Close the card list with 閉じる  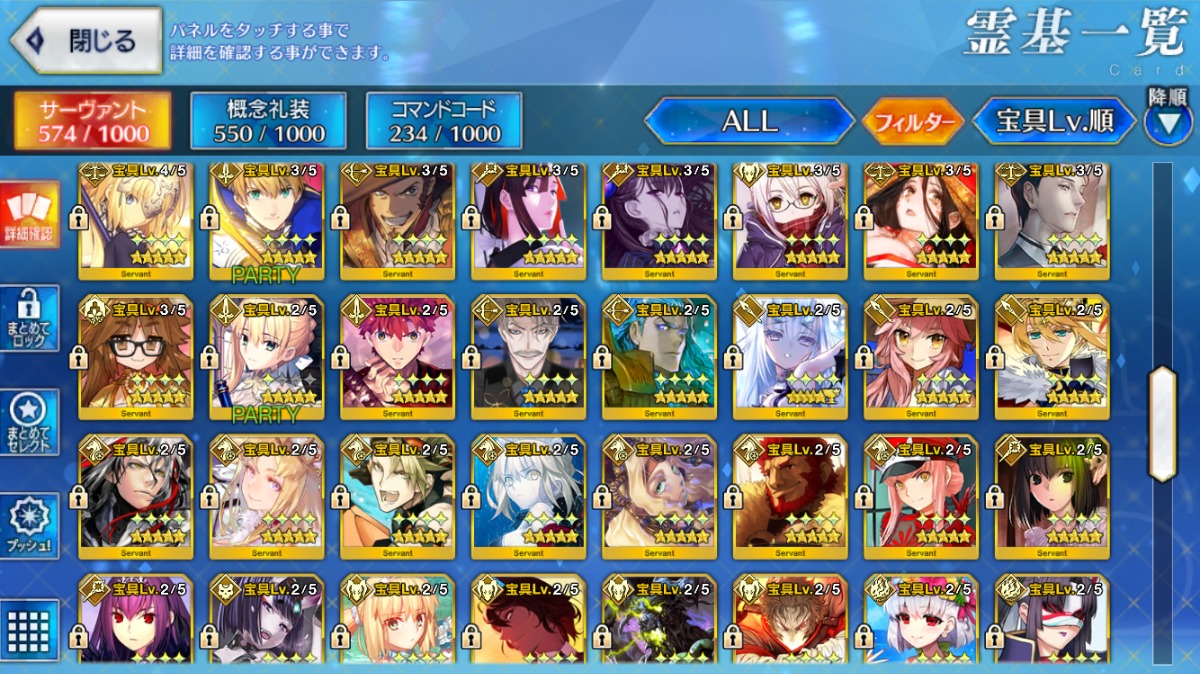coord(86,41)
